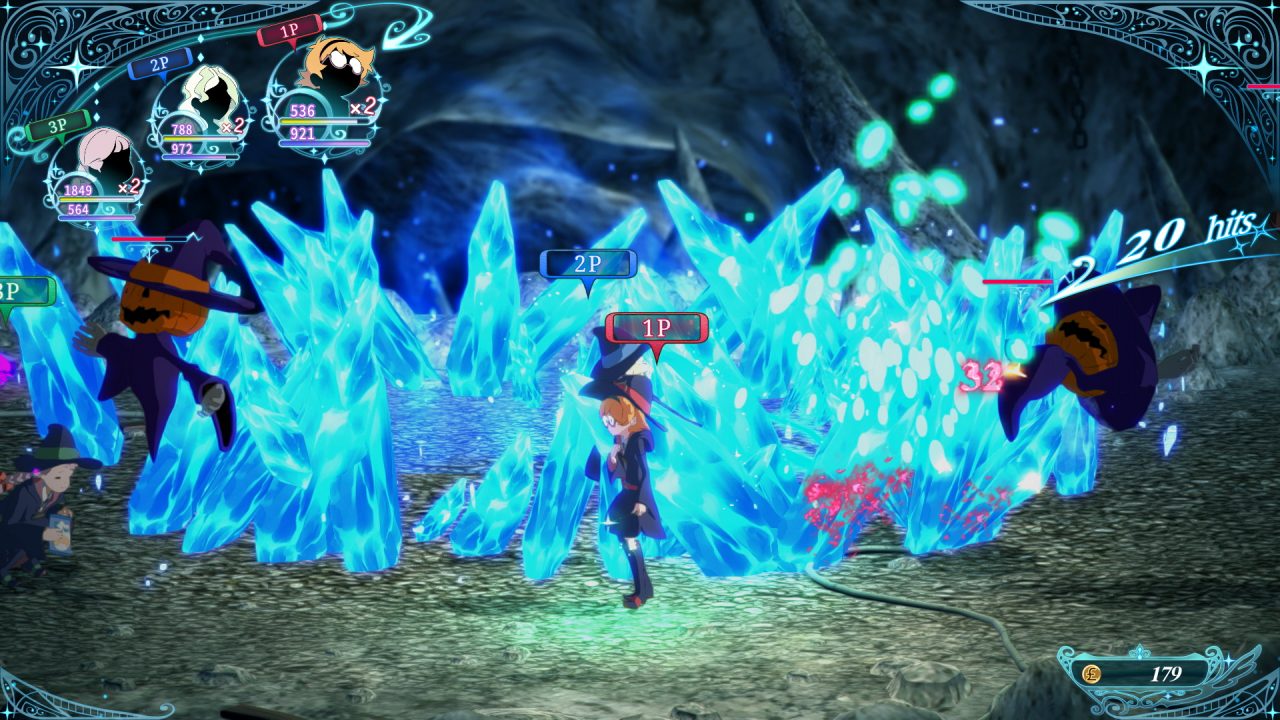This screenshot has width=1280, height=720.
Task: Click the x2 multiplier badge on 1P's portrait
Action: 361,107
